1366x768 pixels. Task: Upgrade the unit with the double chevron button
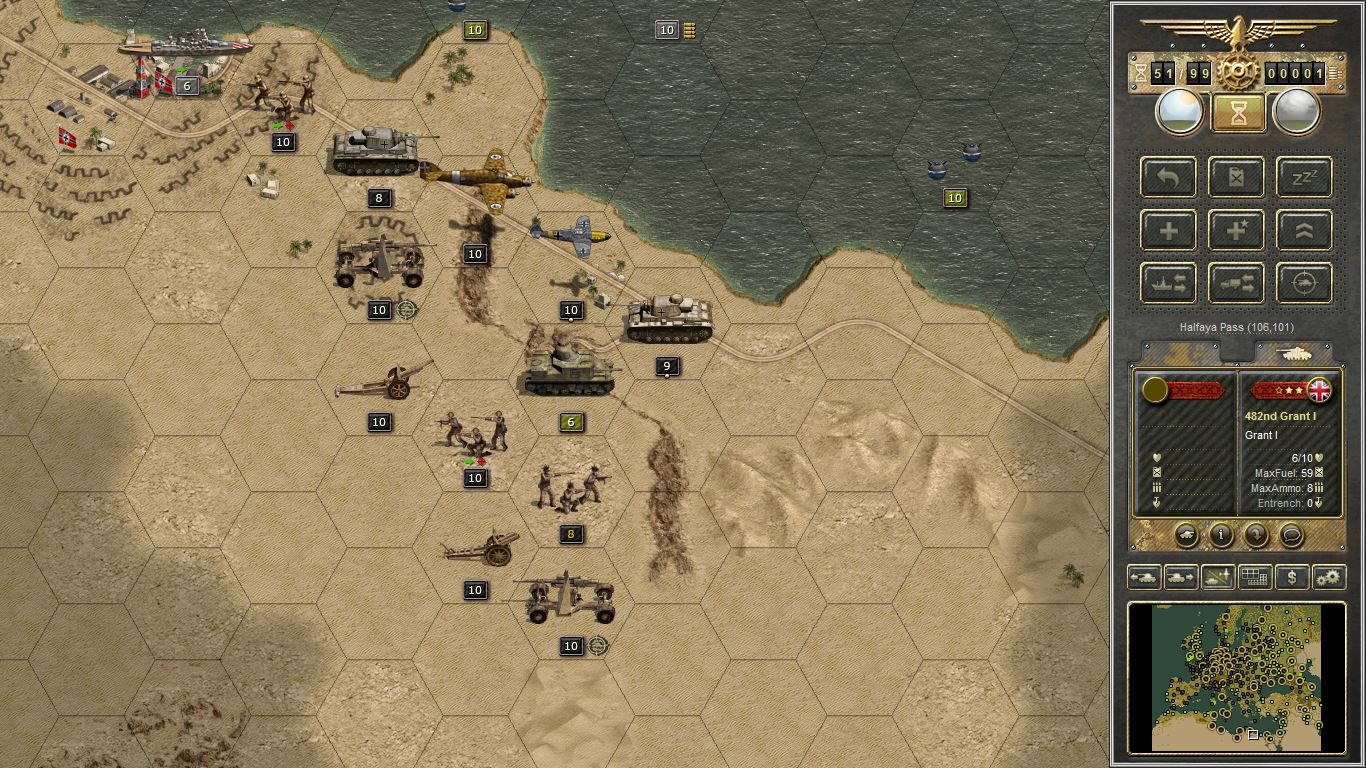pos(1304,230)
